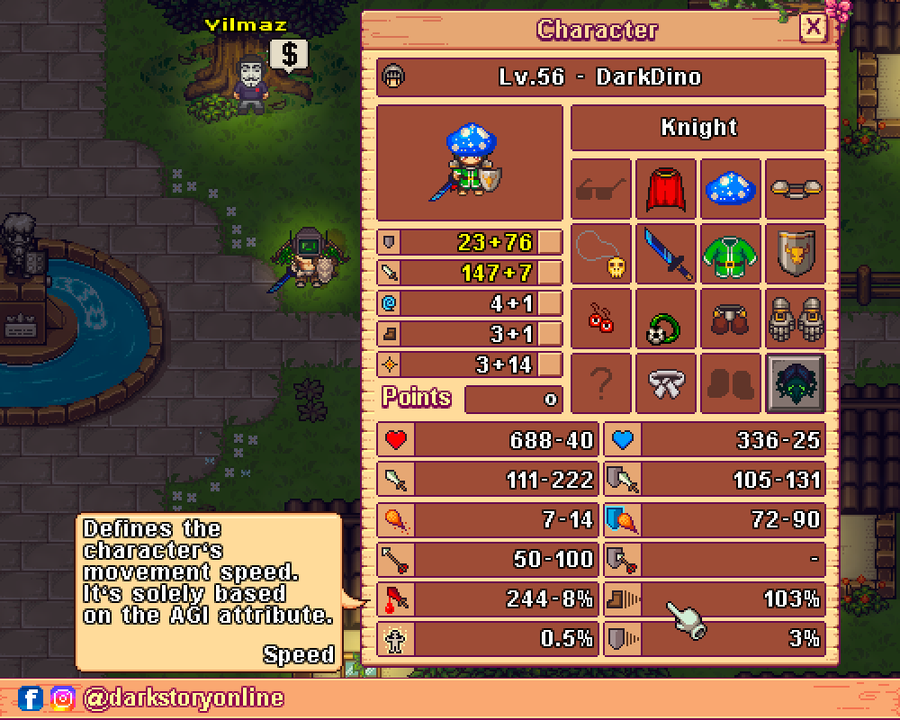Click the green soccer ball ring slot
The image size is (900, 720).
coord(666,318)
